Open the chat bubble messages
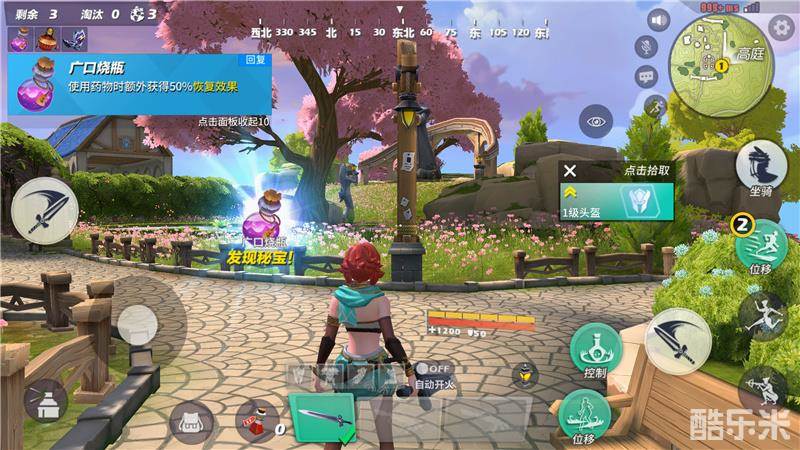800x450 pixels. click(x=646, y=75)
